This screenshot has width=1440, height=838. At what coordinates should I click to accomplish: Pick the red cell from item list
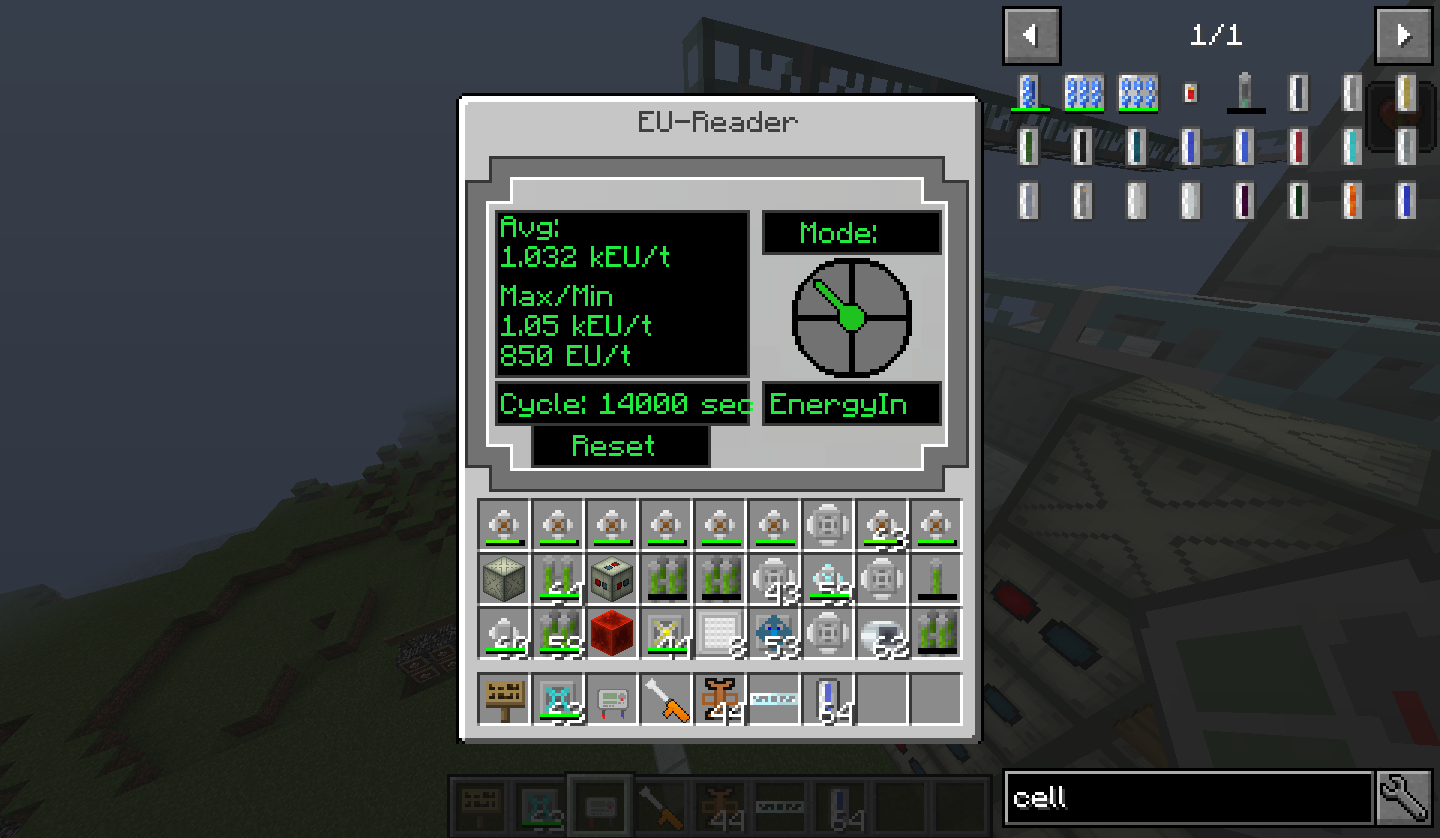(x=1298, y=147)
